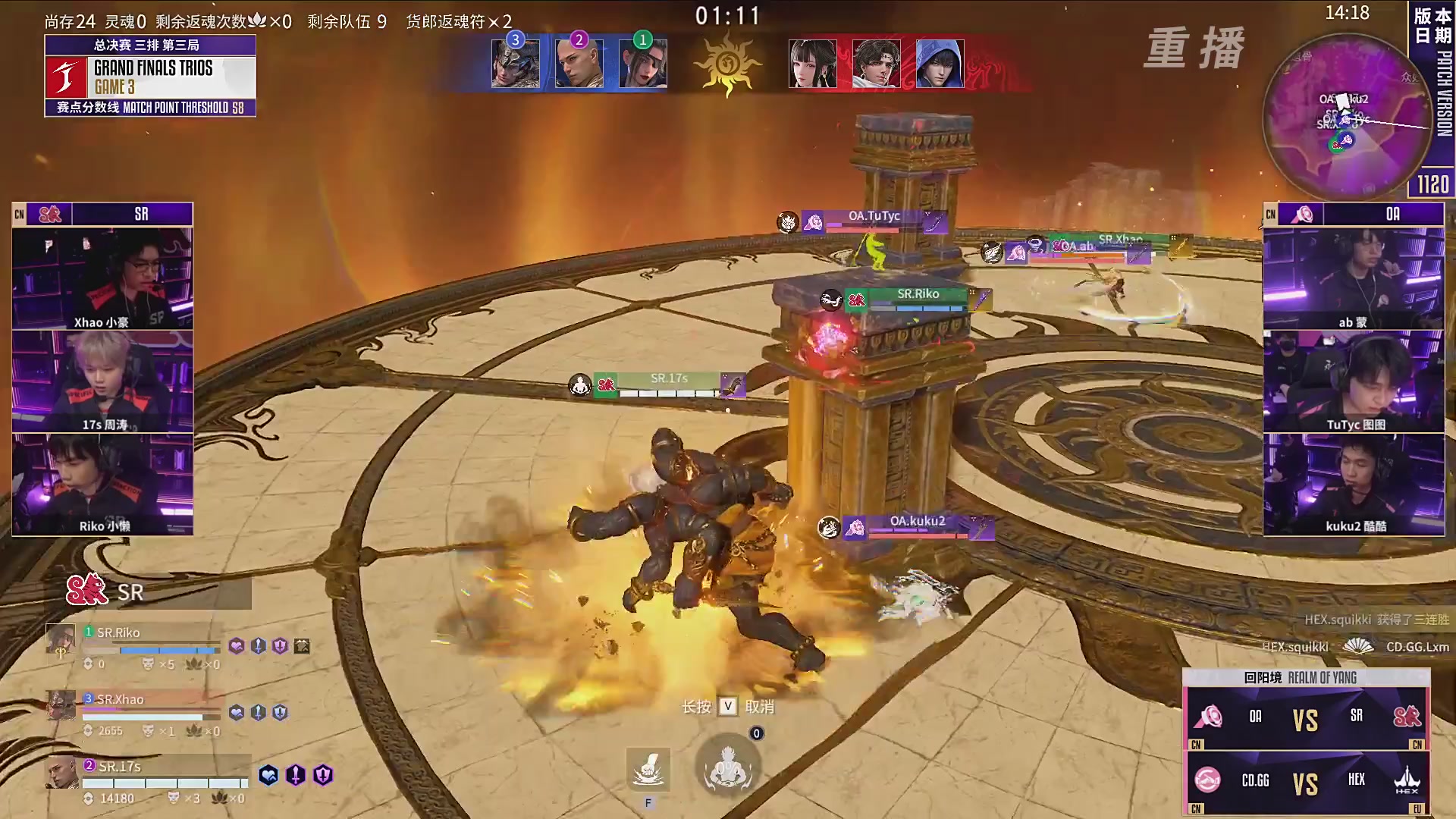Select the F skill icon
The width and height of the screenshot is (1456, 819).
tap(648, 768)
